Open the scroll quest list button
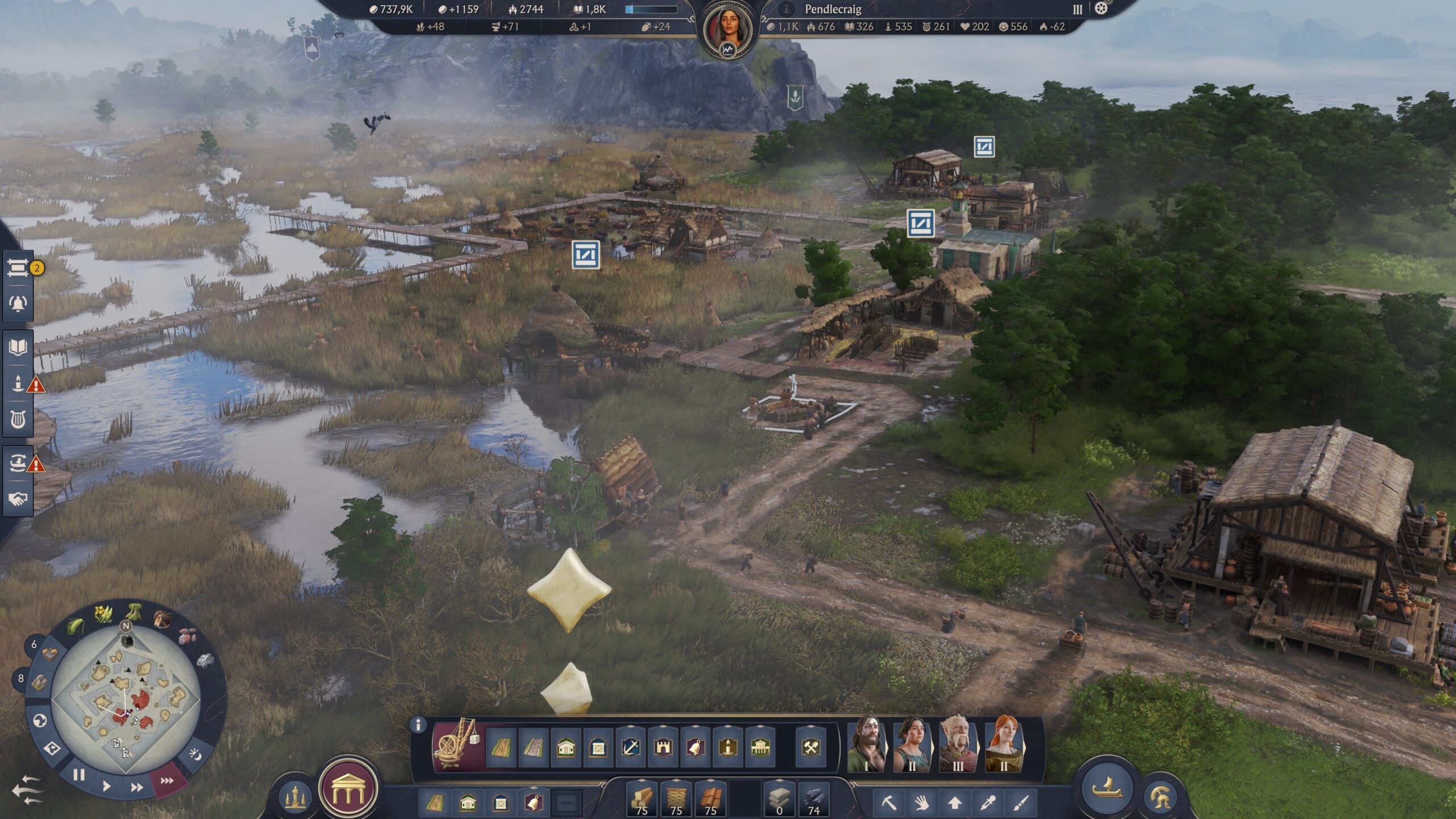 pyautogui.click(x=18, y=268)
